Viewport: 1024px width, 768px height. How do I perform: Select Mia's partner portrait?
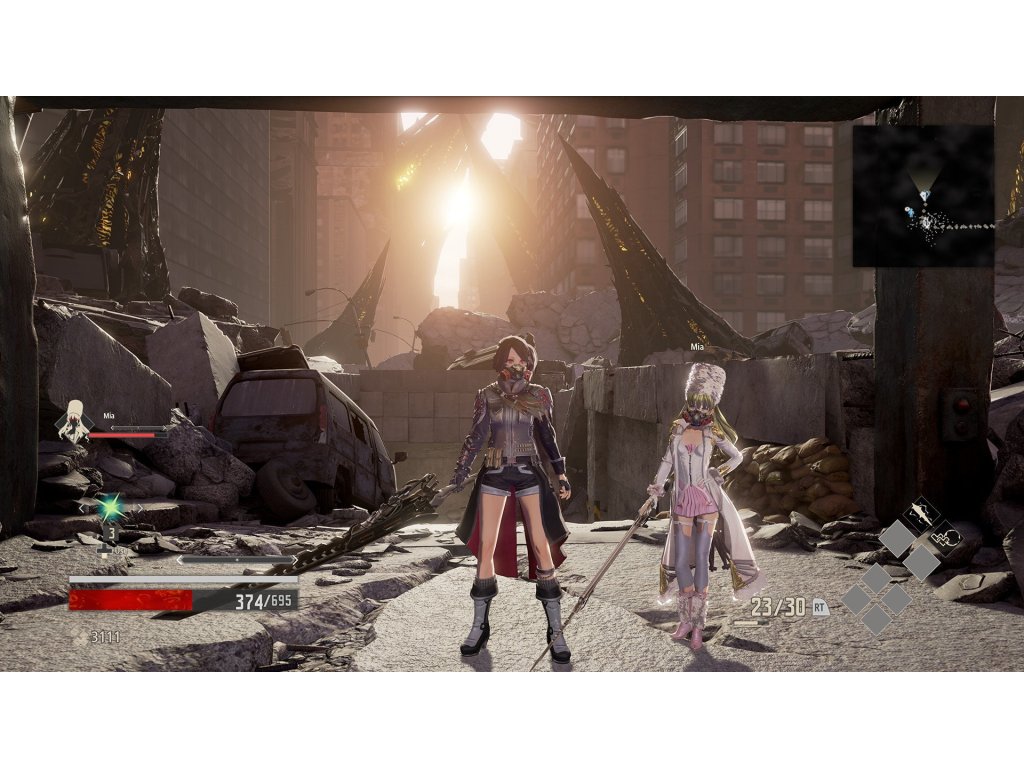73,420
